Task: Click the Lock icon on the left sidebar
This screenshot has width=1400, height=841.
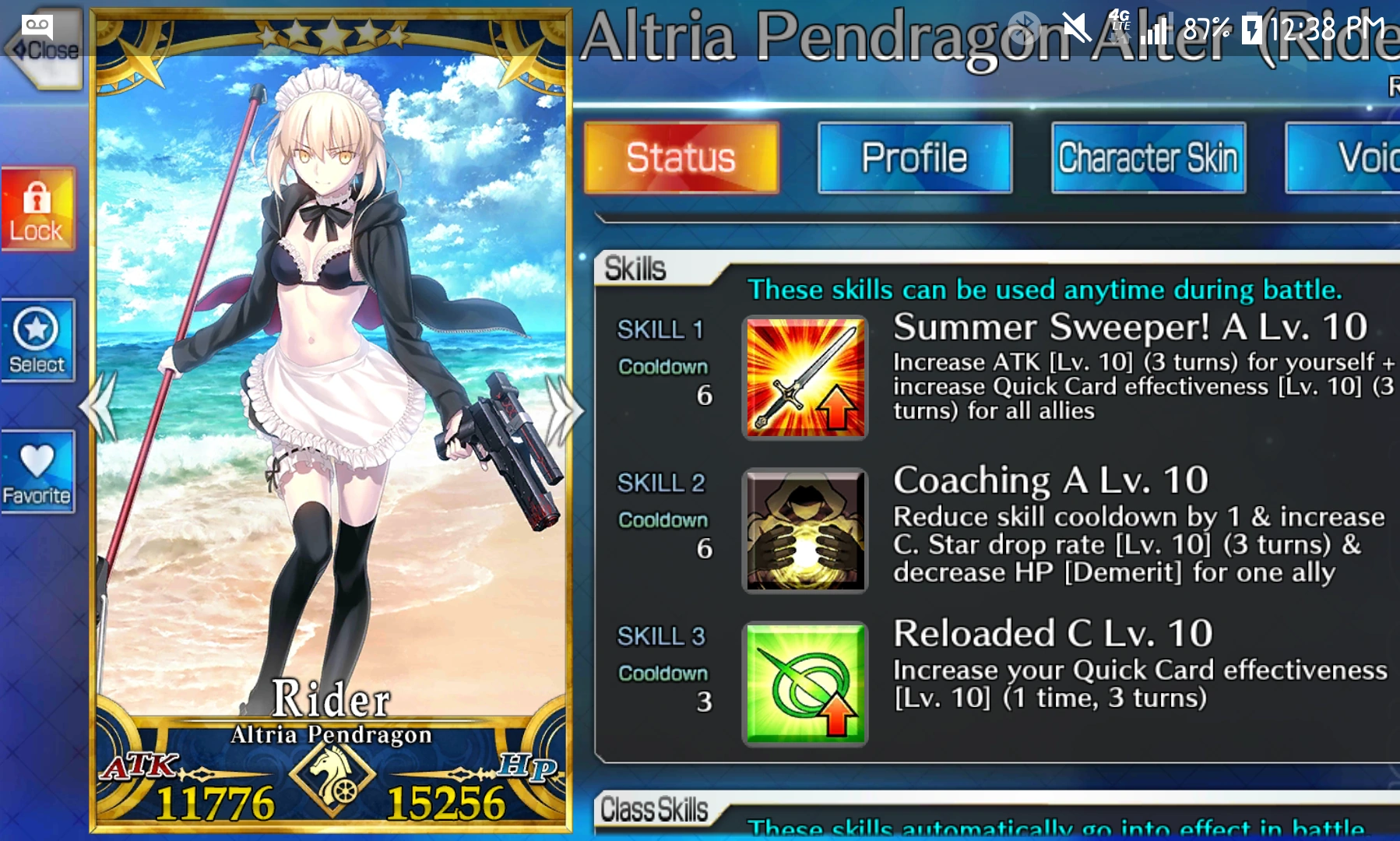Action: [x=38, y=209]
